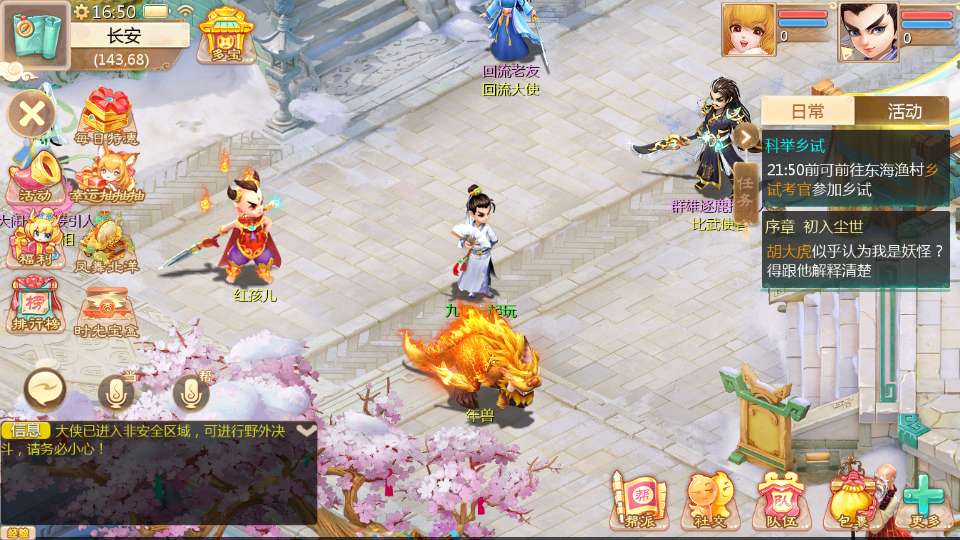The image size is (960, 540).
Task: Open the world map icon
Action: tap(35, 36)
